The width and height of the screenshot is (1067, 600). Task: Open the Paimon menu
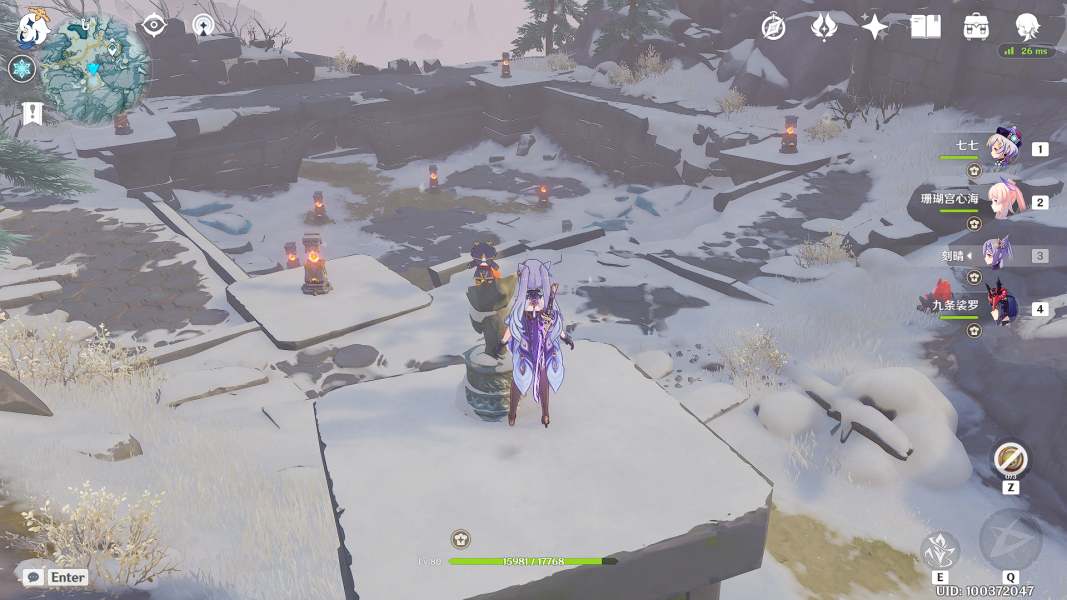pos(33,27)
